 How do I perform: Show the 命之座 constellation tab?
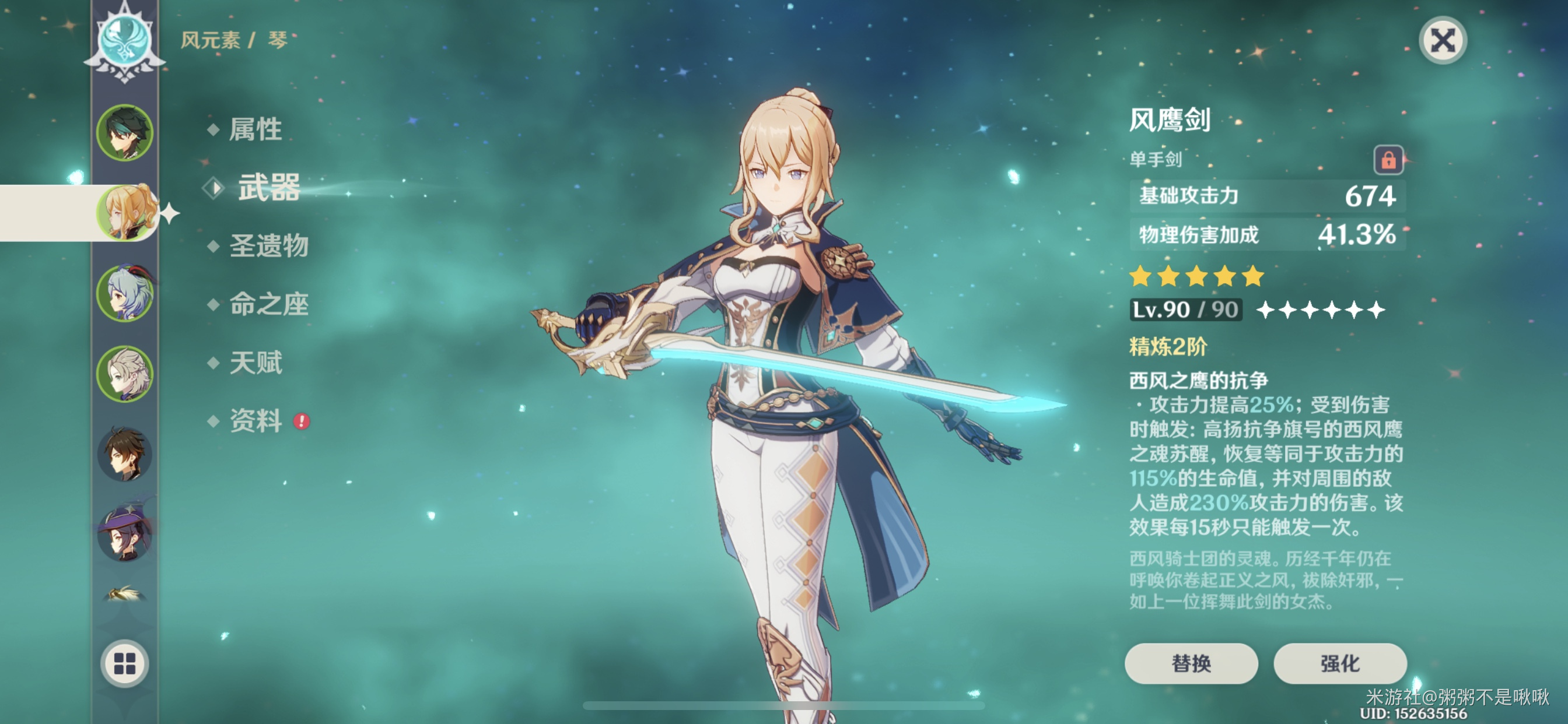(268, 304)
